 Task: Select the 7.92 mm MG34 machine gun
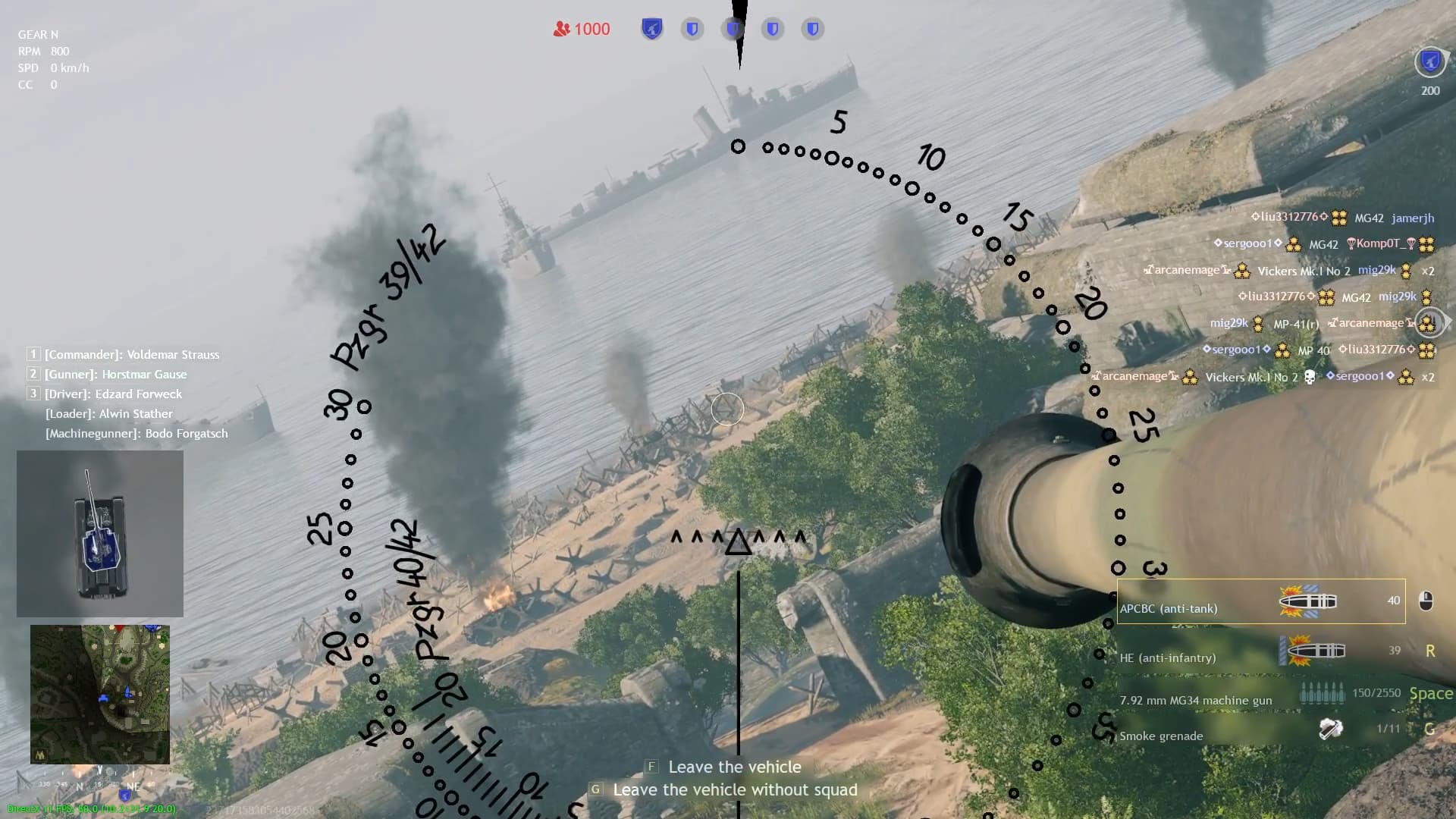pyautogui.click(x=1198, y=700)
